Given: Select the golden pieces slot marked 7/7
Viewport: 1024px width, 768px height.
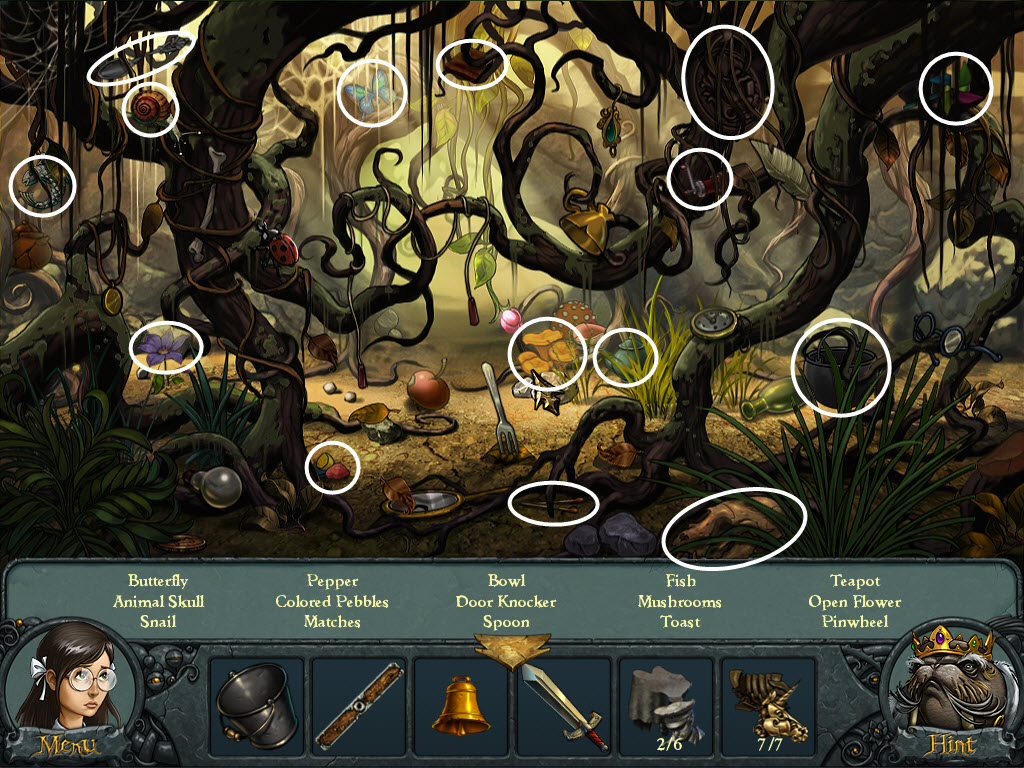Looking at the screenshot, I should coord(767,706).
